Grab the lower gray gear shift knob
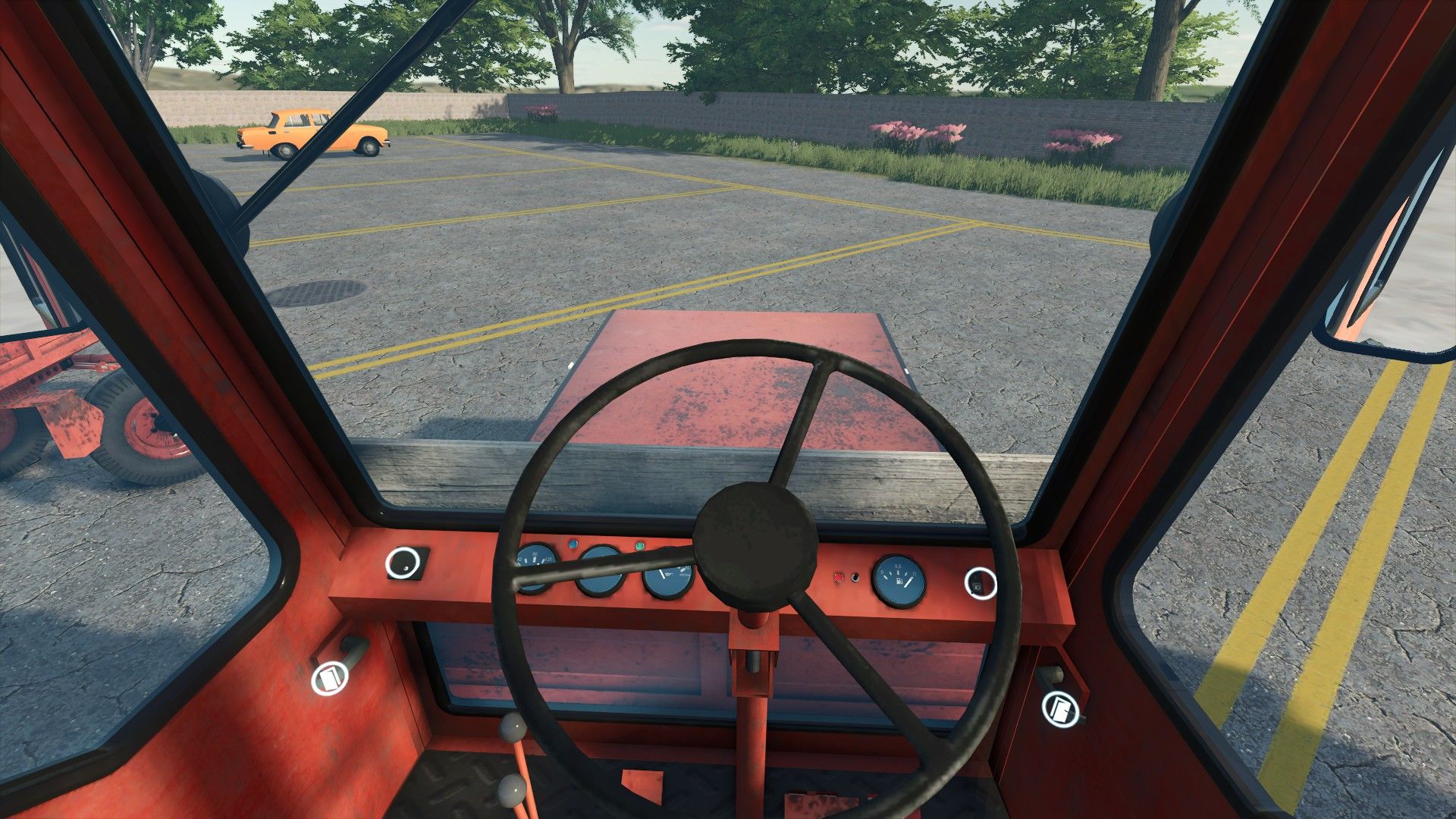1456x819 pixels. pyautogui.click(x=511, y=790)
